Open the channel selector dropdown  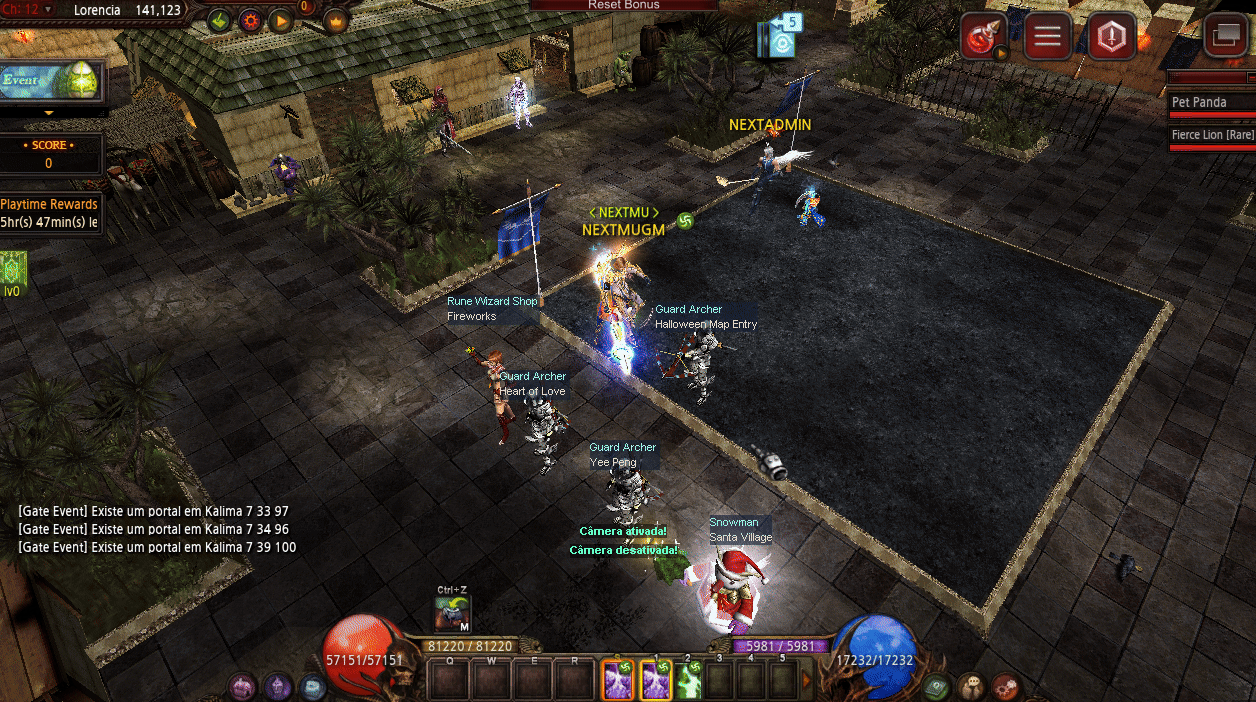49,10
